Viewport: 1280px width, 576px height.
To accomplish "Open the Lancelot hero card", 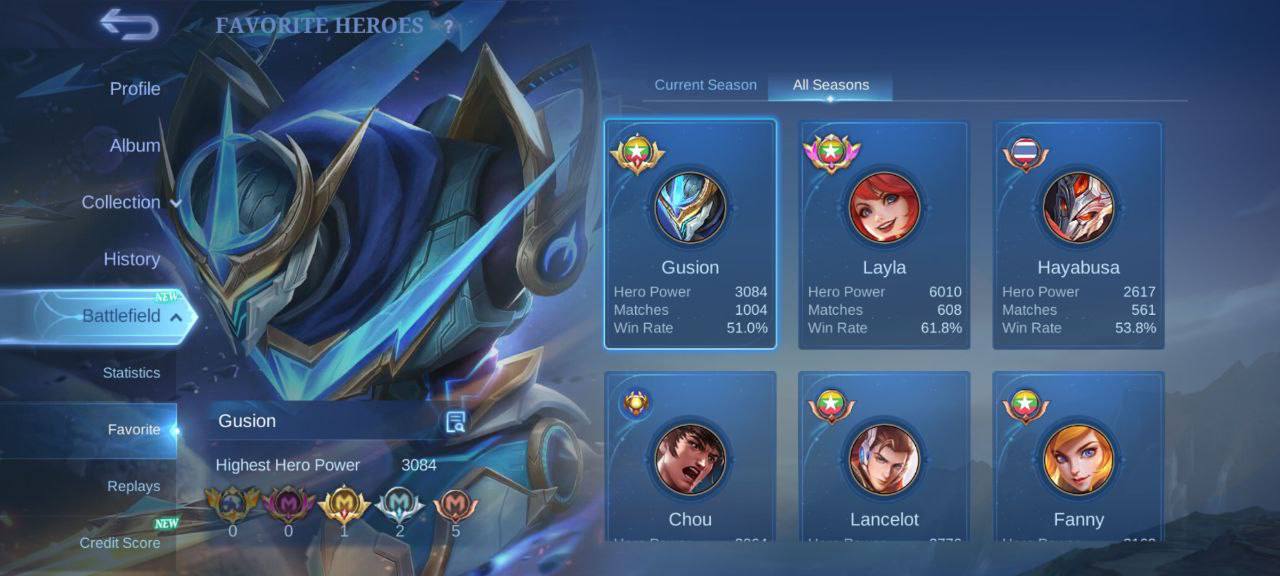I will (x=884, y=457).
